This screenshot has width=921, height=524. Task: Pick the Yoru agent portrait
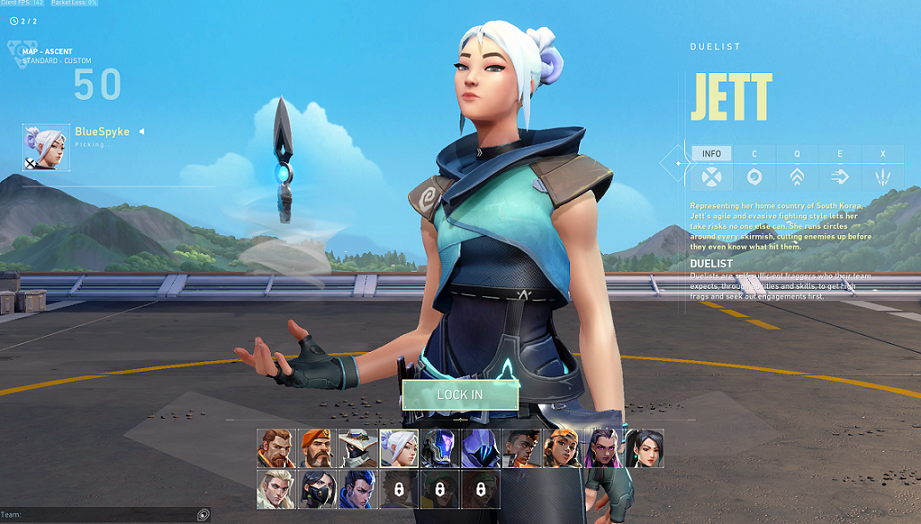[358, 490]
